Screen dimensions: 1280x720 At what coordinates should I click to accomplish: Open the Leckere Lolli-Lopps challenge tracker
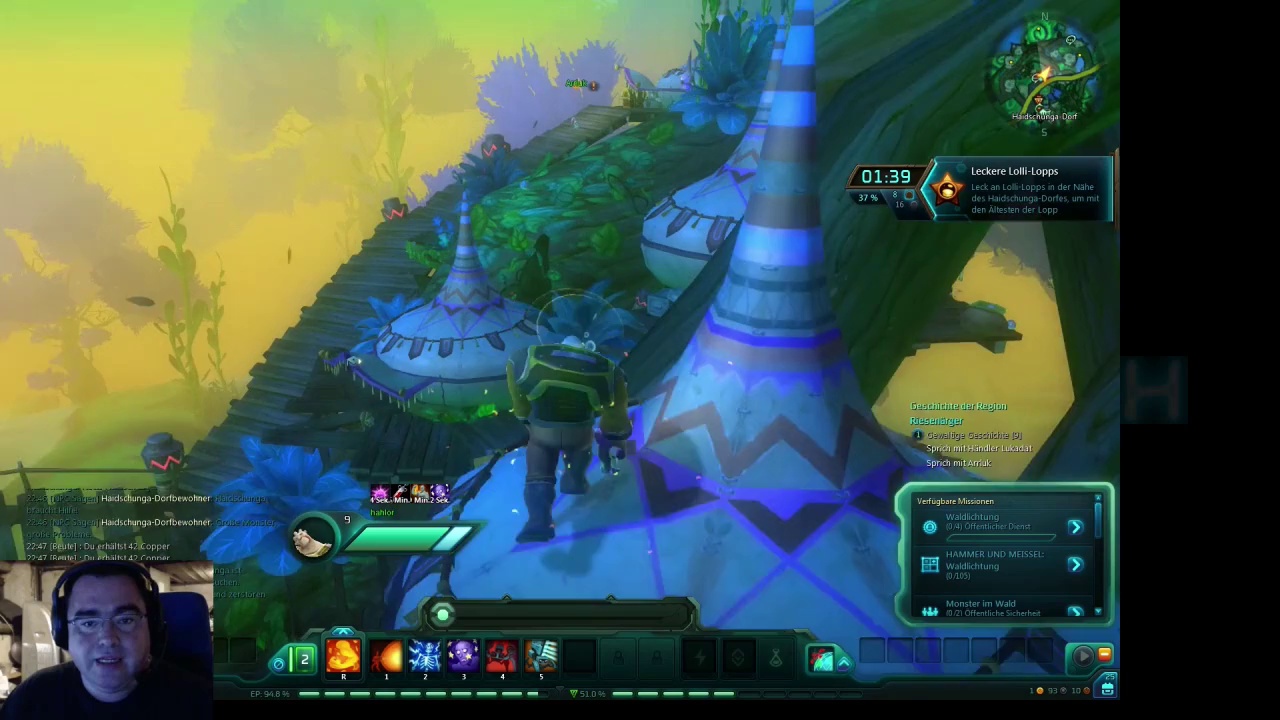click(1014, 189)
